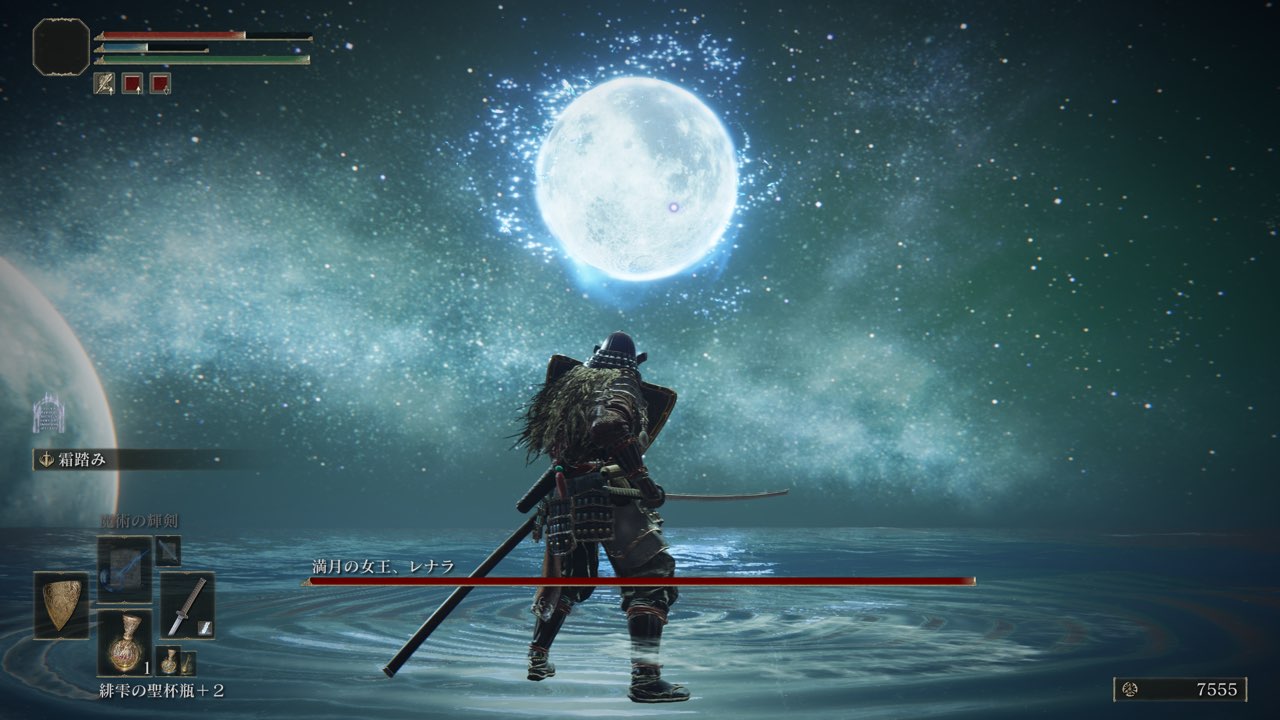This screenshot has width=1280, height=720.
Task: Click the small next-spell preview icon
Action: coord(168,550)
